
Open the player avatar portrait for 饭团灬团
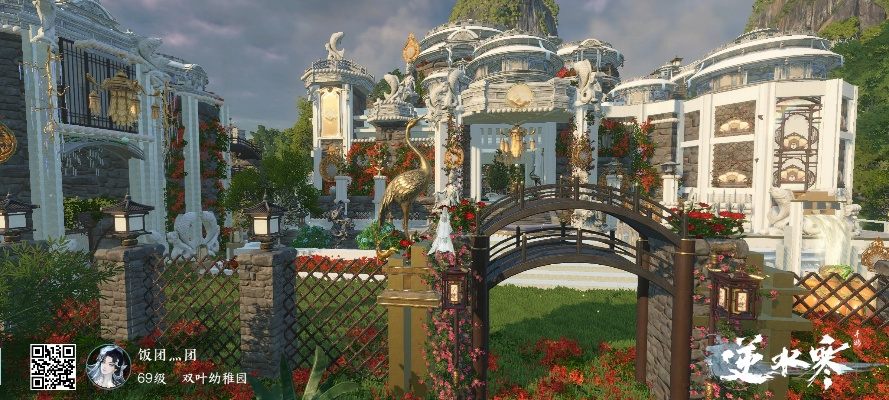click(108, 367)
